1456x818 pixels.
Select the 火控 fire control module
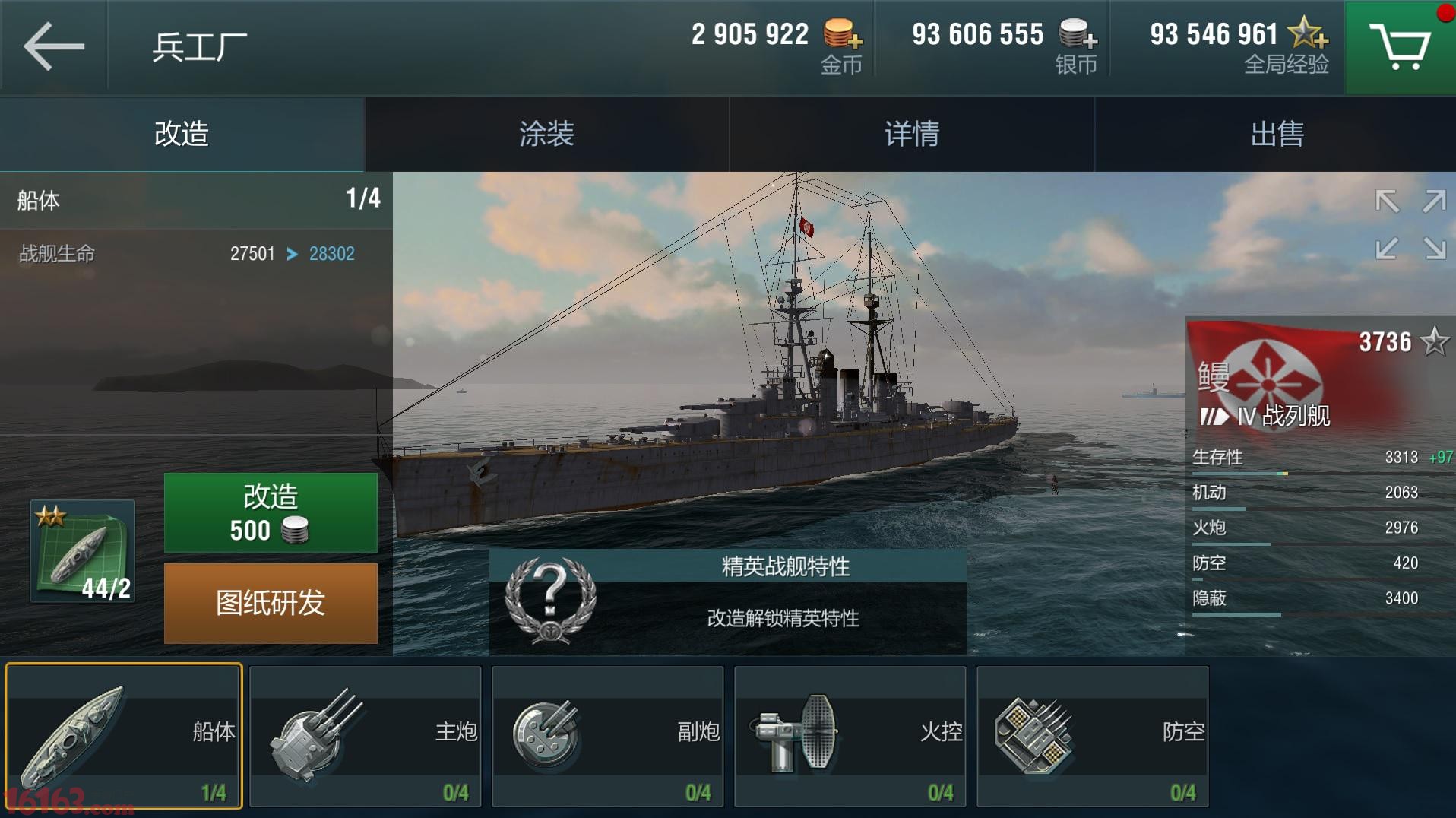850,735
